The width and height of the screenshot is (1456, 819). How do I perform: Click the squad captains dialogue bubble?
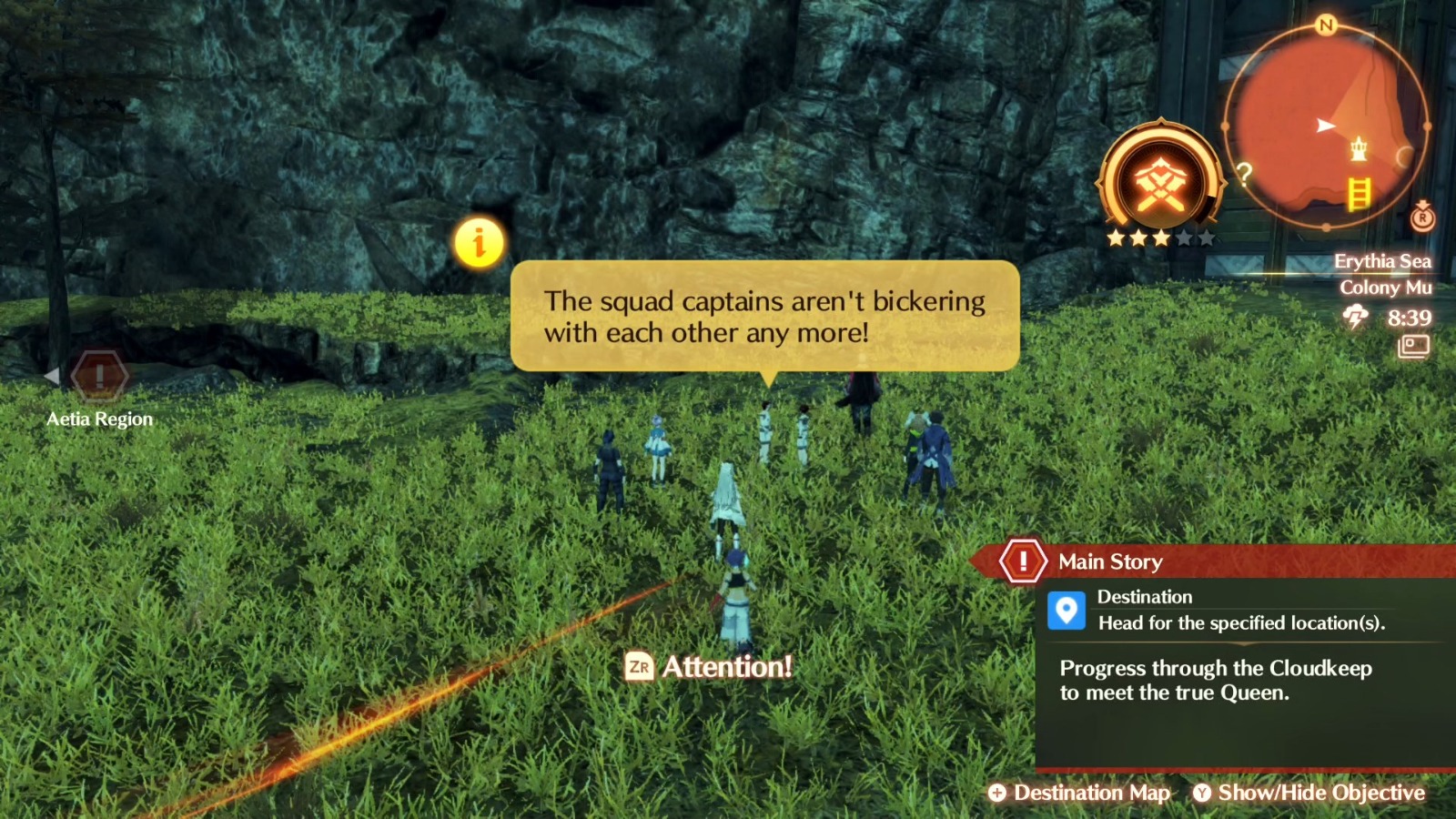tap(764, 317)
